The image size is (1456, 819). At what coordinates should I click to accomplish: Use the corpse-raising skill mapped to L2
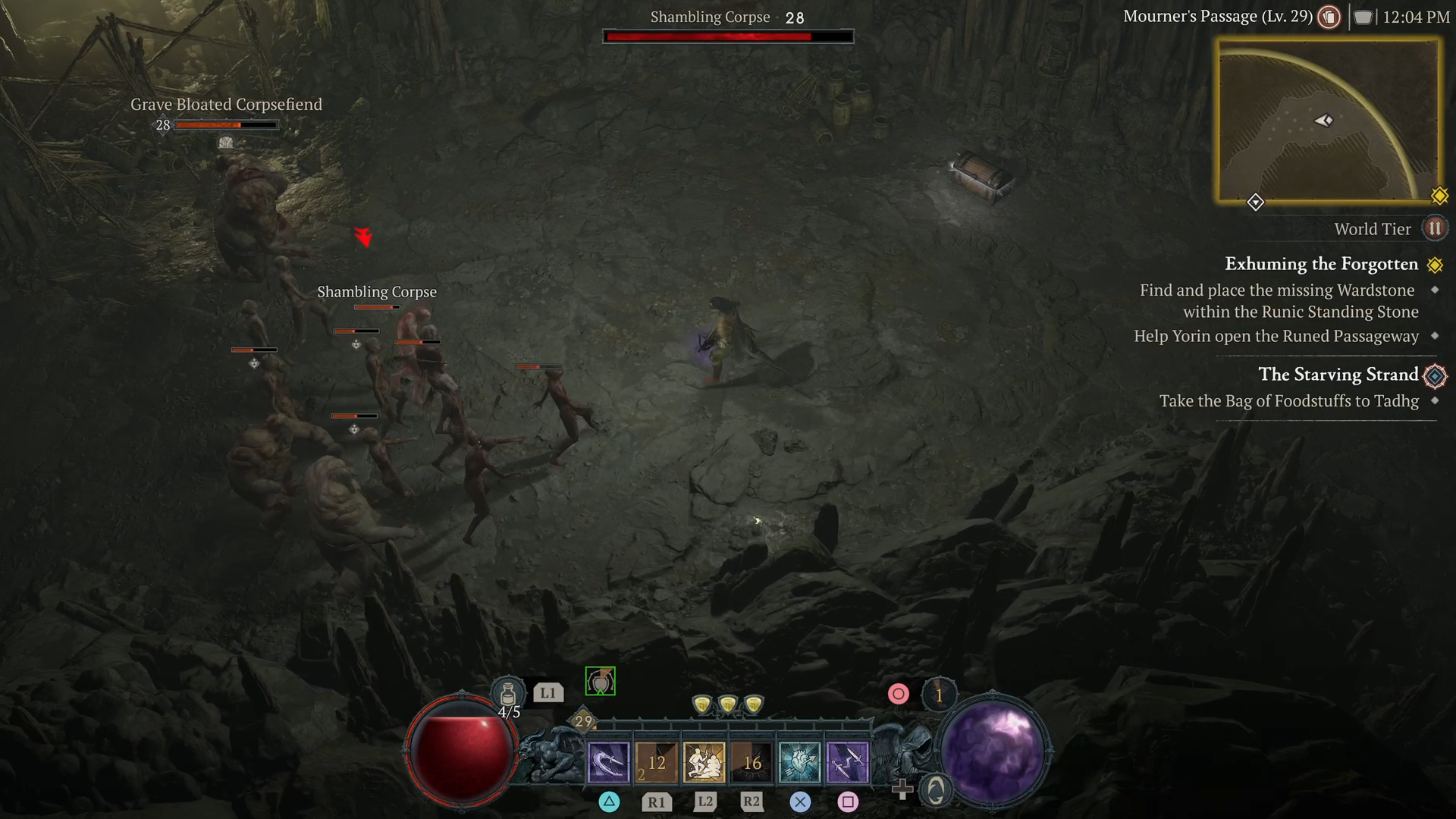[704, 761]
